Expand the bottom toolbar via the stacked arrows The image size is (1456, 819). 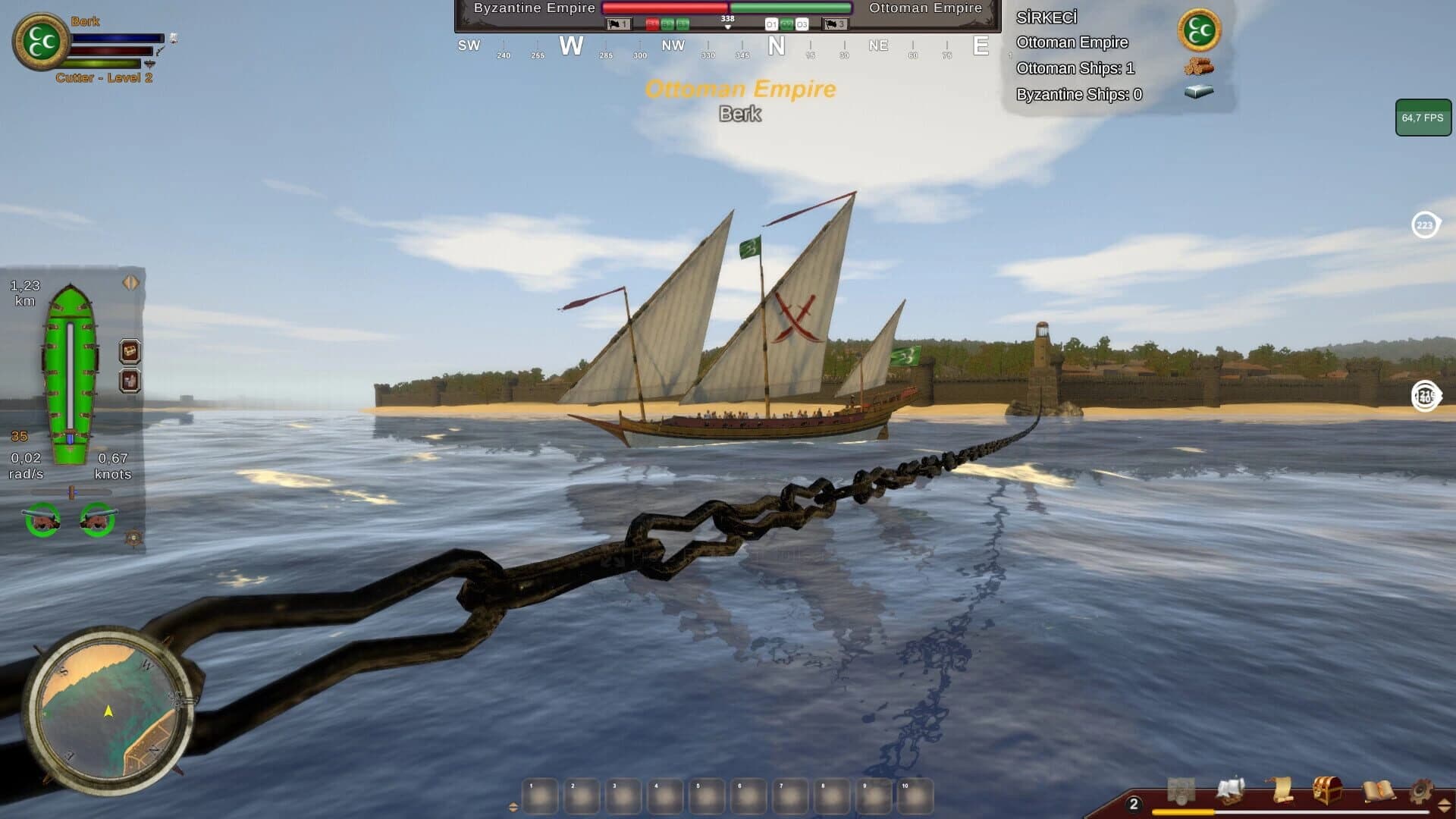(1443, 805)
